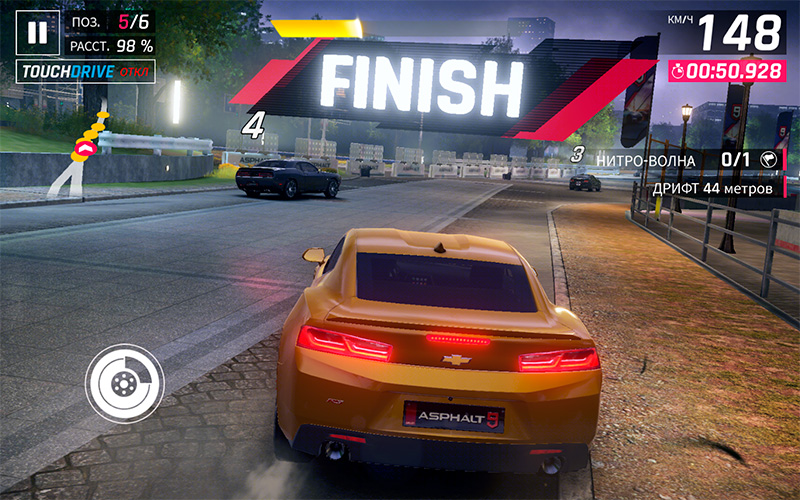Click the track minimap
The image size is (800, 500).
click(80, 152)
